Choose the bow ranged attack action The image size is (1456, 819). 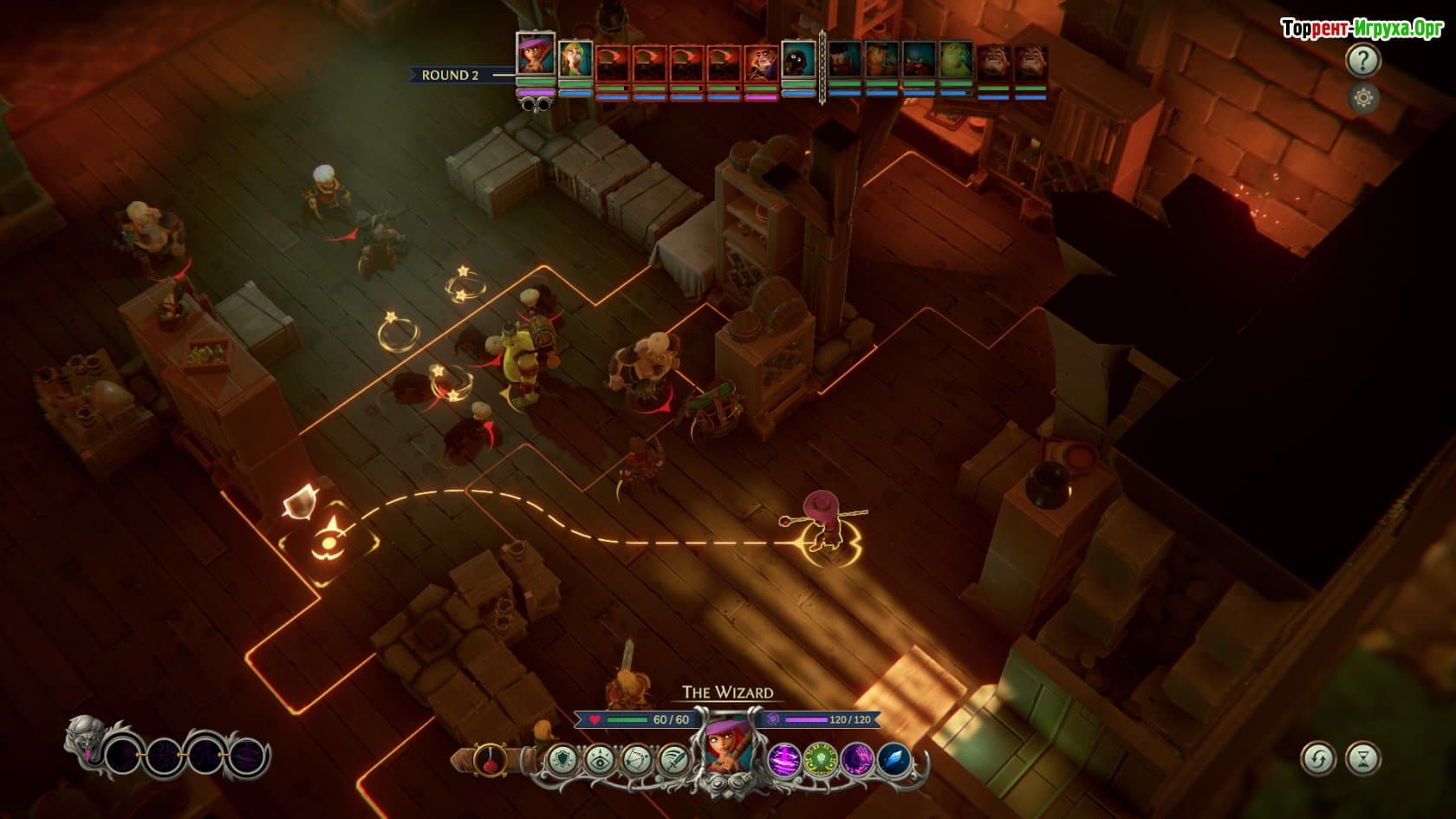(637, 760)
